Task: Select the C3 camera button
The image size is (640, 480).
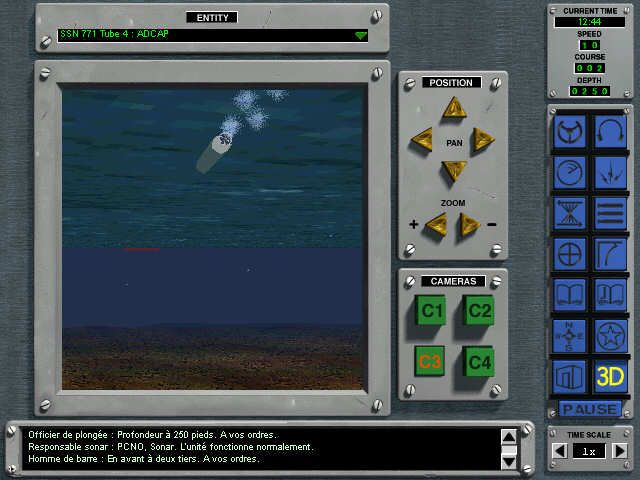Action: coord(432,361)
